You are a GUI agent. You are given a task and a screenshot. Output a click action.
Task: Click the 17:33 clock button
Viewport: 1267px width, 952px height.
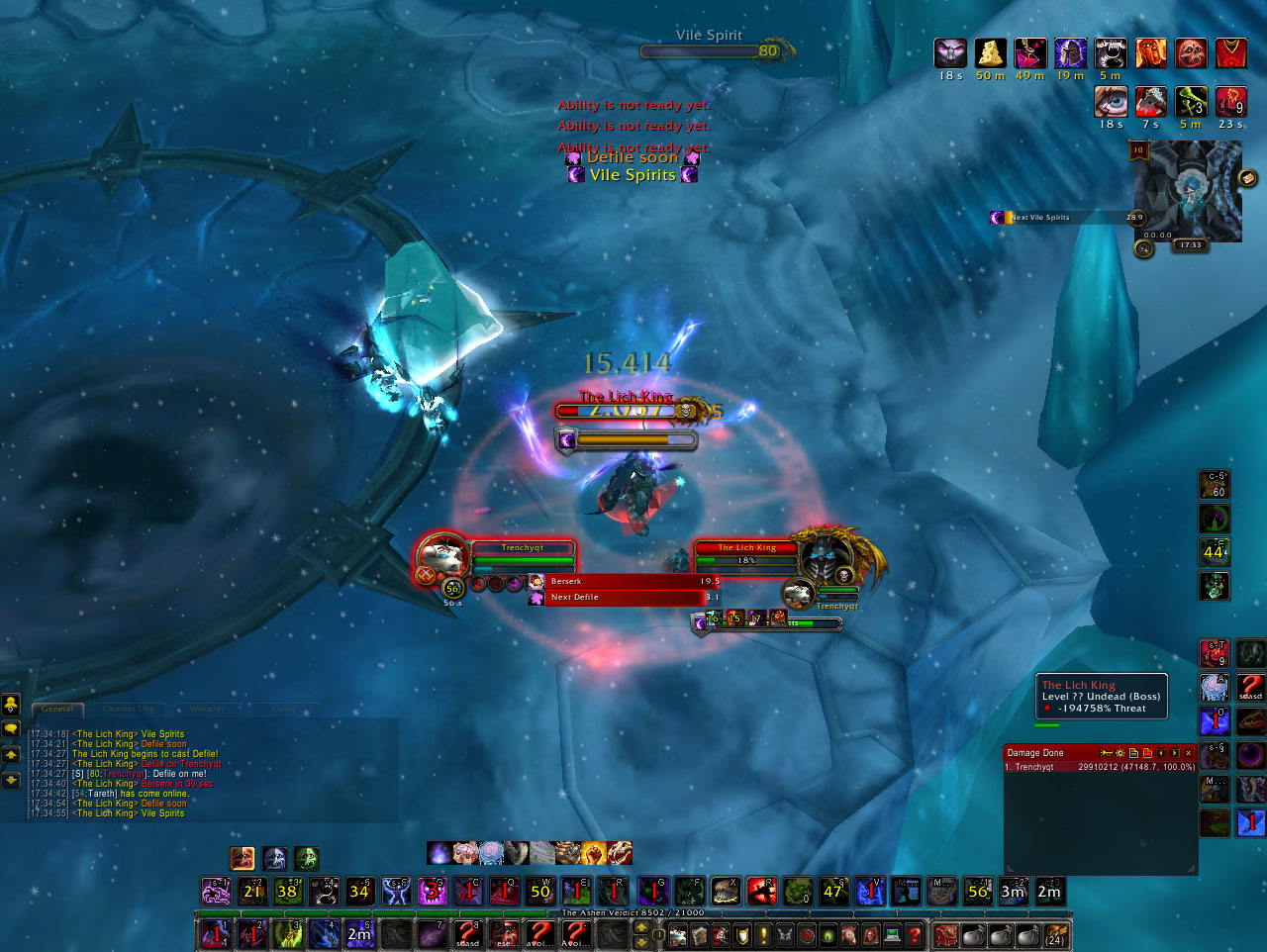point(1190,245)
